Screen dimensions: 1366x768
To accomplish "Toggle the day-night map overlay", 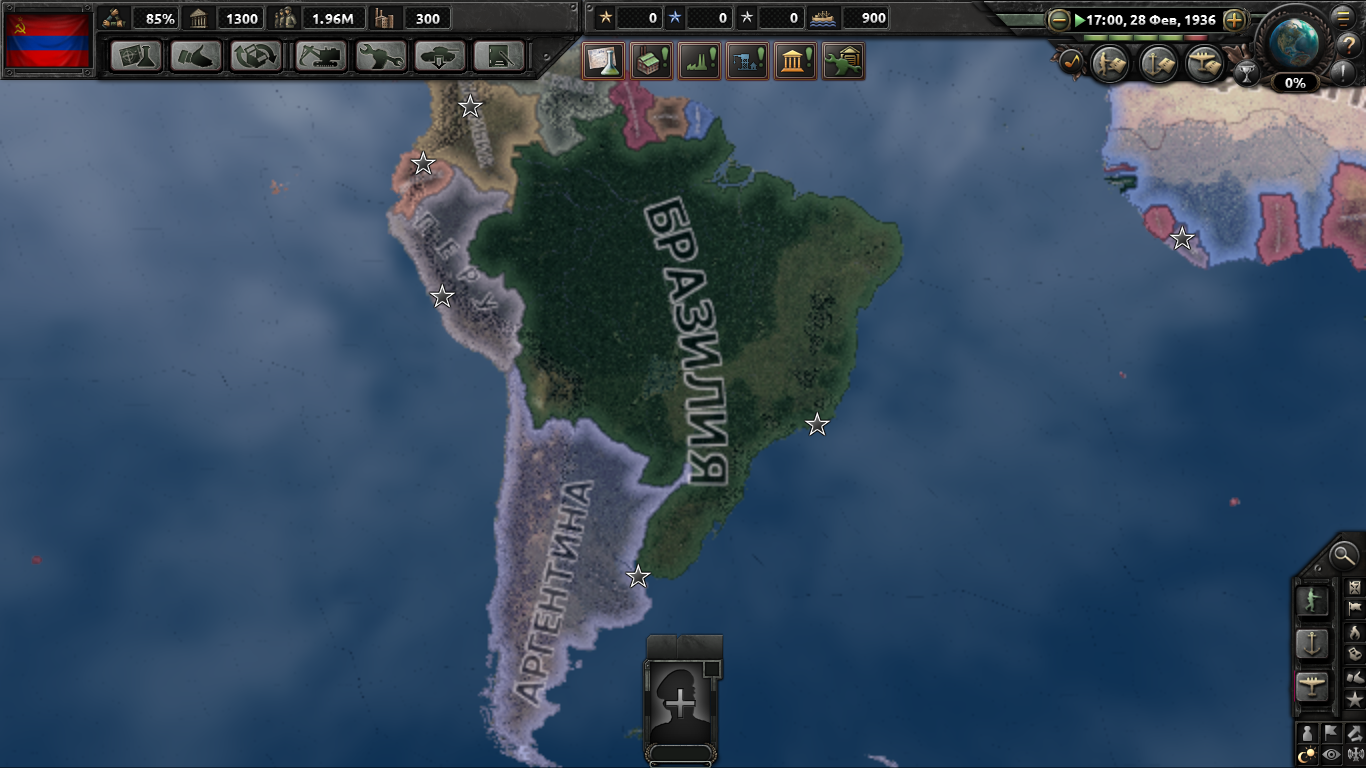I will [x=1307, y=753].
